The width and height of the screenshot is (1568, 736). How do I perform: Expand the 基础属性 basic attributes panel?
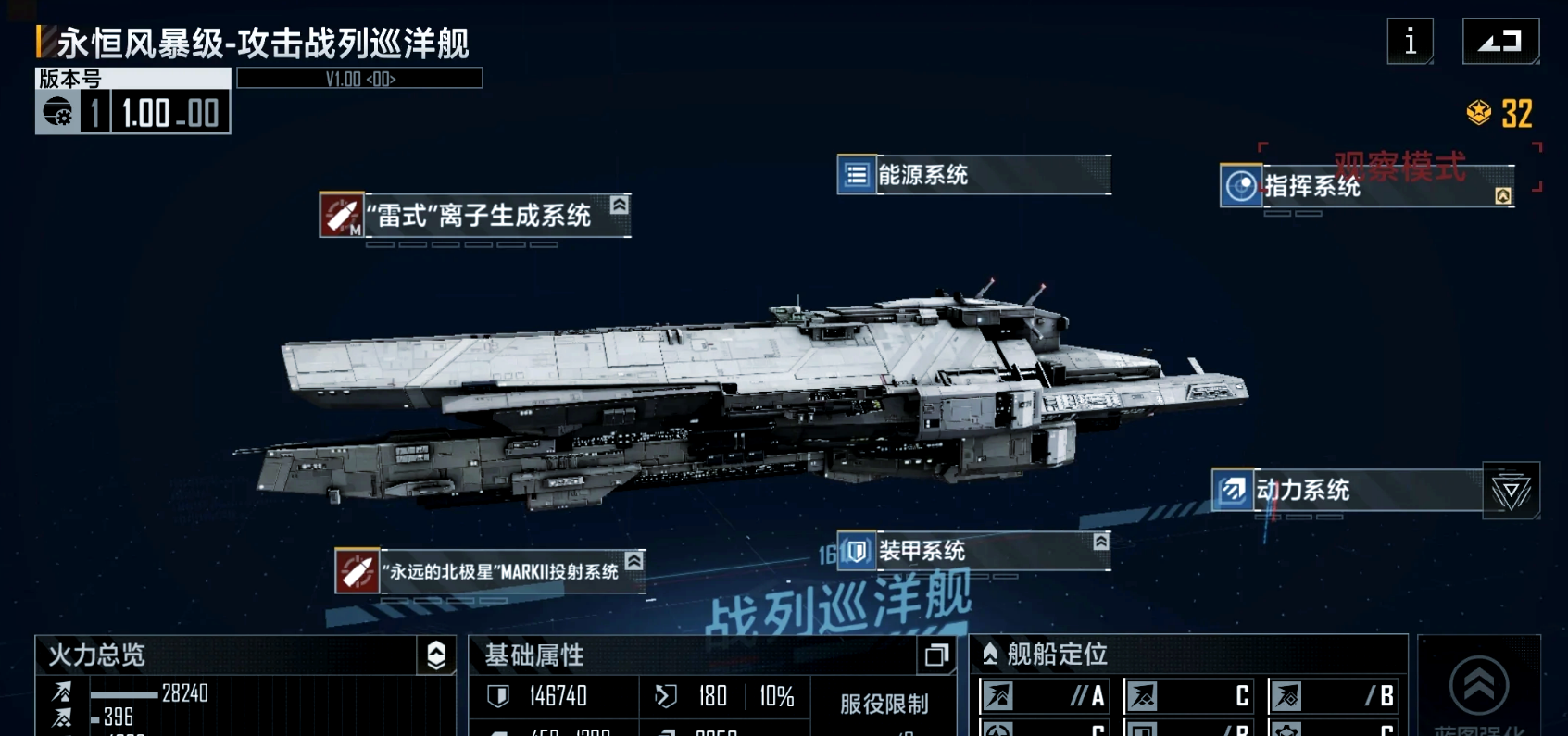click(x=936, y=655)
